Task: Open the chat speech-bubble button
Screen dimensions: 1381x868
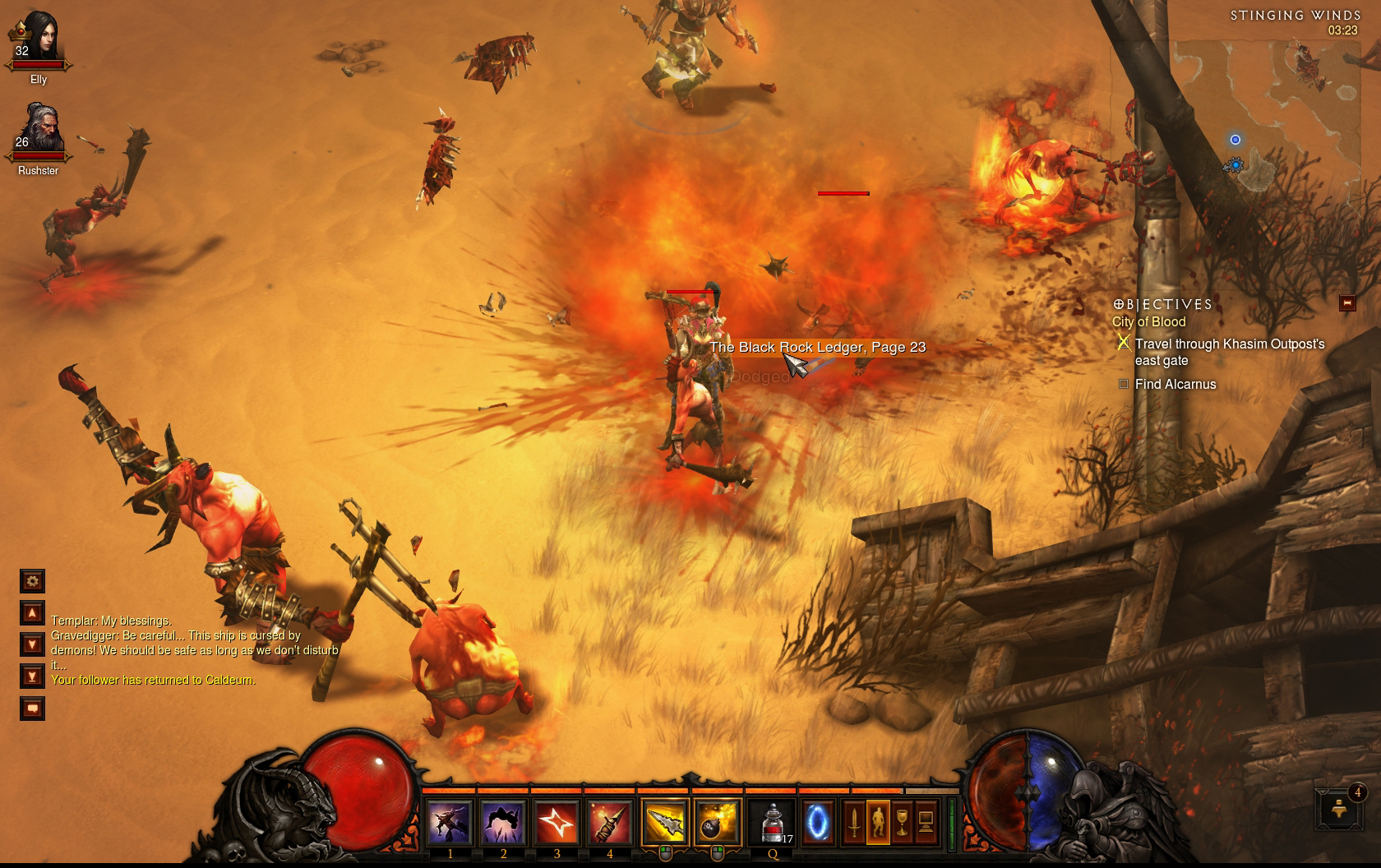Action: pyautogui.click(x=33, y=709)
